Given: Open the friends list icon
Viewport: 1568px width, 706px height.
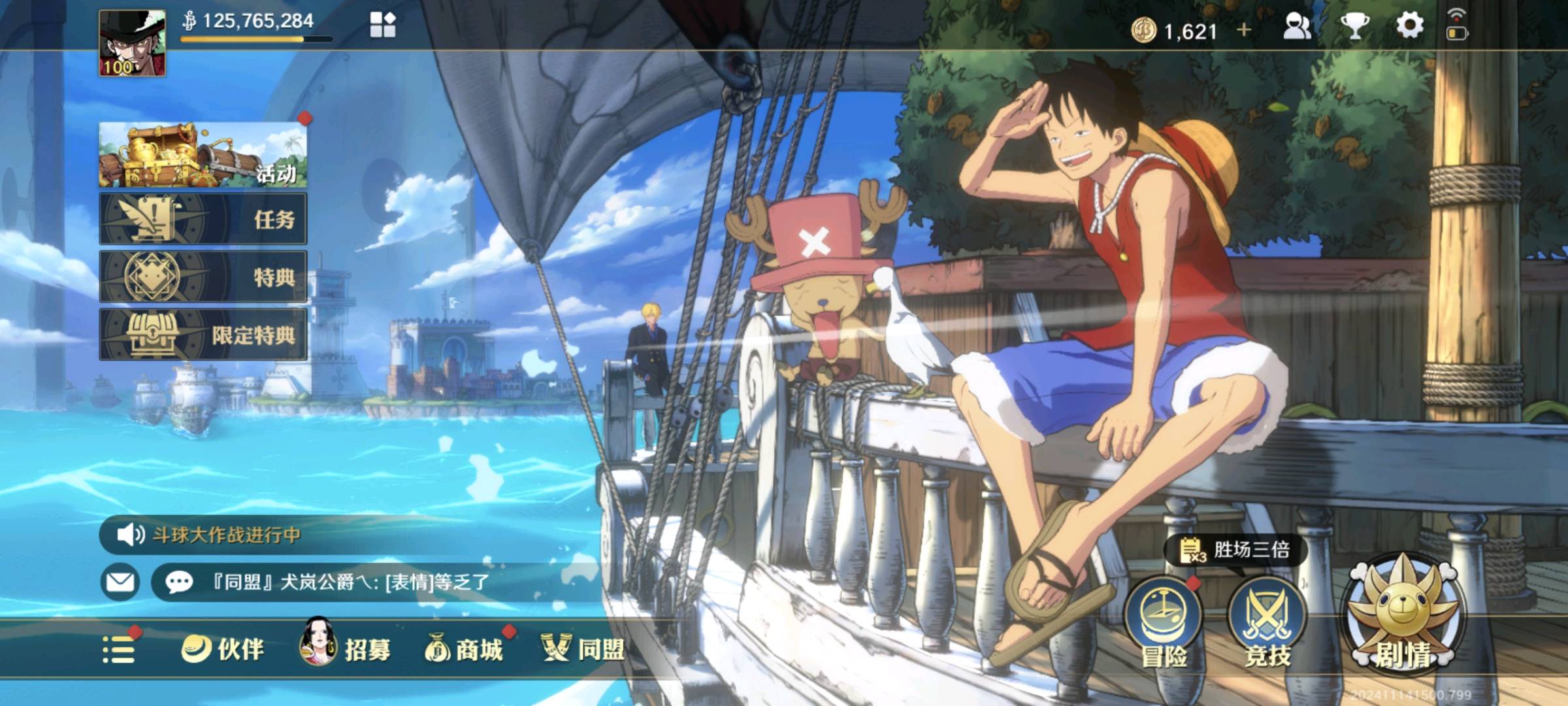Looking at the screenshot, I should point(1297,27).
